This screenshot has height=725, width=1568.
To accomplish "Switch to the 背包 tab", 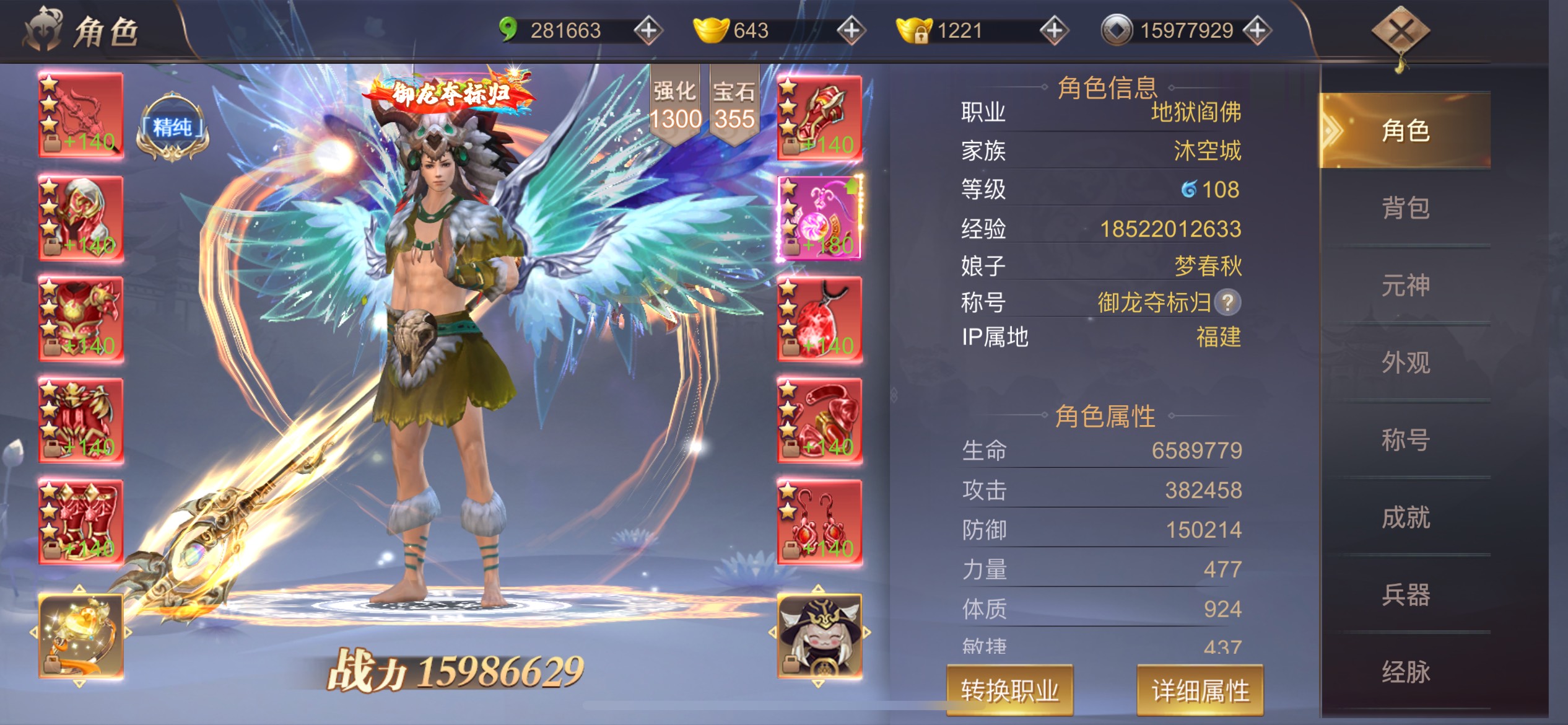I will 1405,208.
